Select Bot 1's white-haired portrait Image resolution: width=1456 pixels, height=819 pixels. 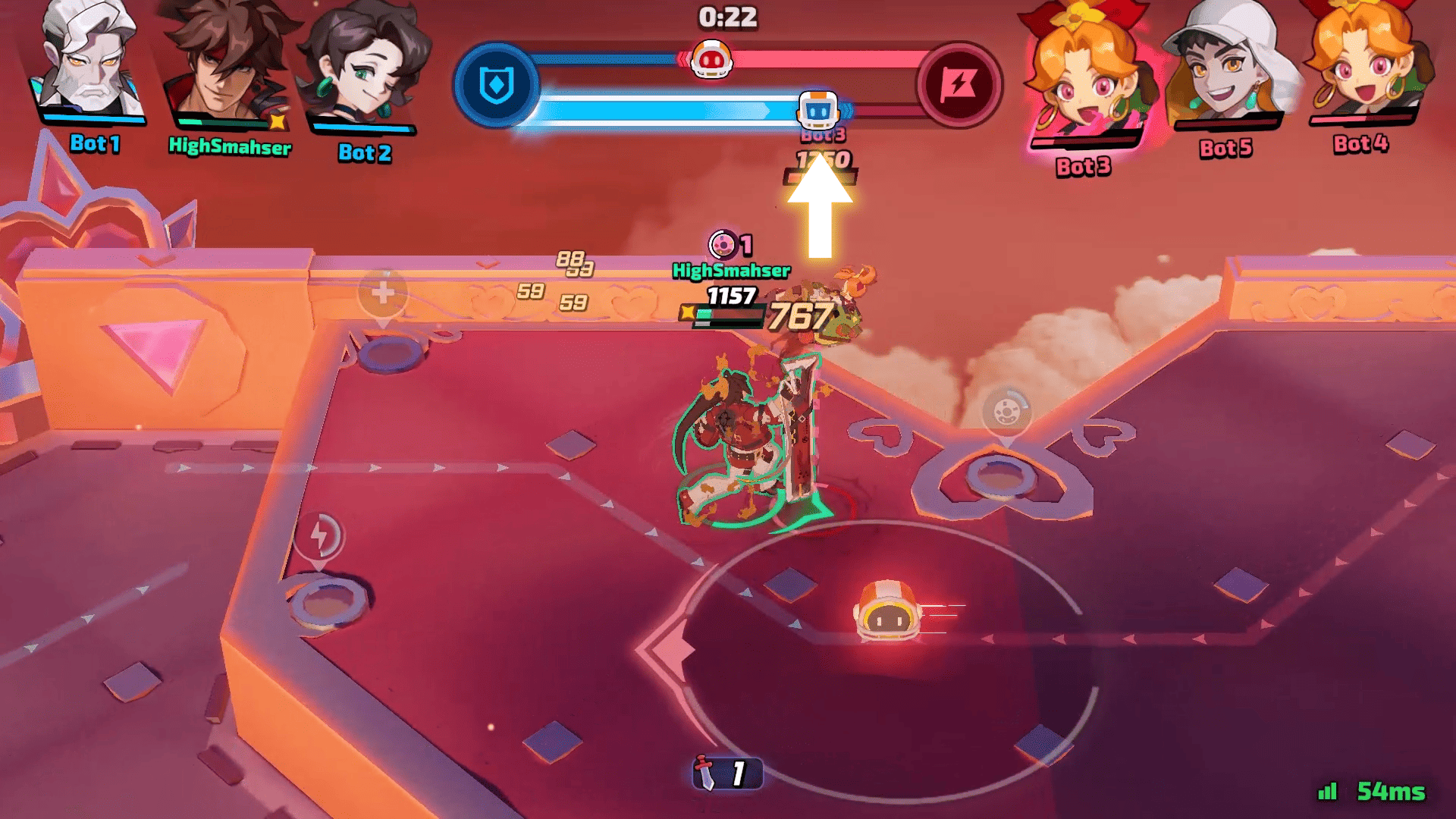[x=91, y=61]
